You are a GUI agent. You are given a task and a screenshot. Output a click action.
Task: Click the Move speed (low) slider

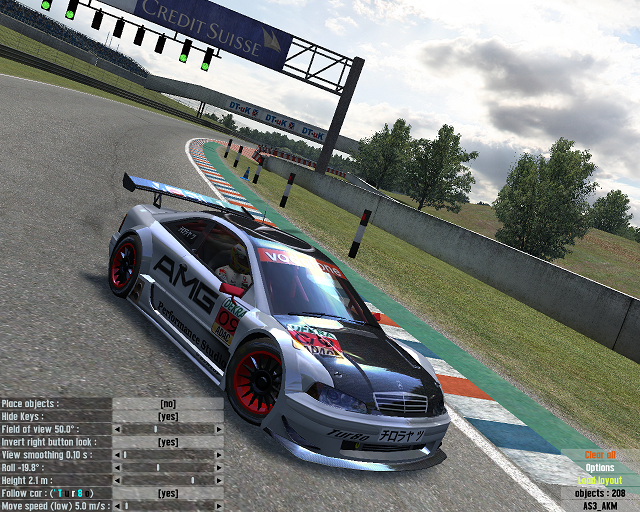click(x=168, y=506)
